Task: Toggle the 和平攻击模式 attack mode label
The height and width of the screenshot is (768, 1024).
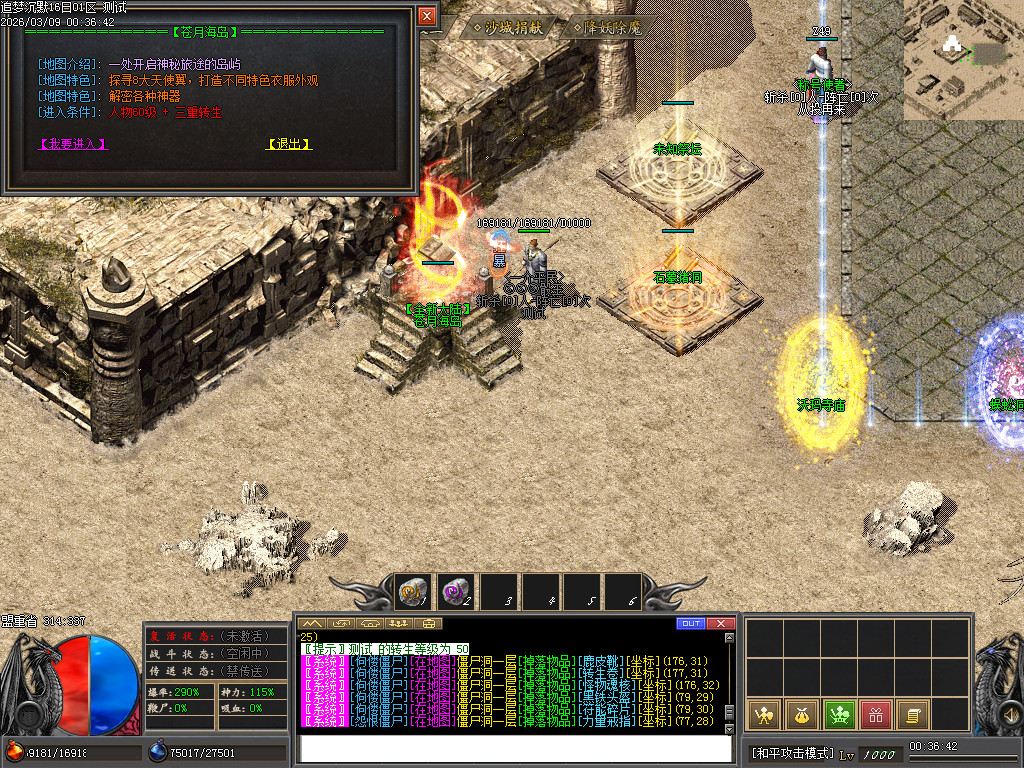Action: tap(792, 753)
